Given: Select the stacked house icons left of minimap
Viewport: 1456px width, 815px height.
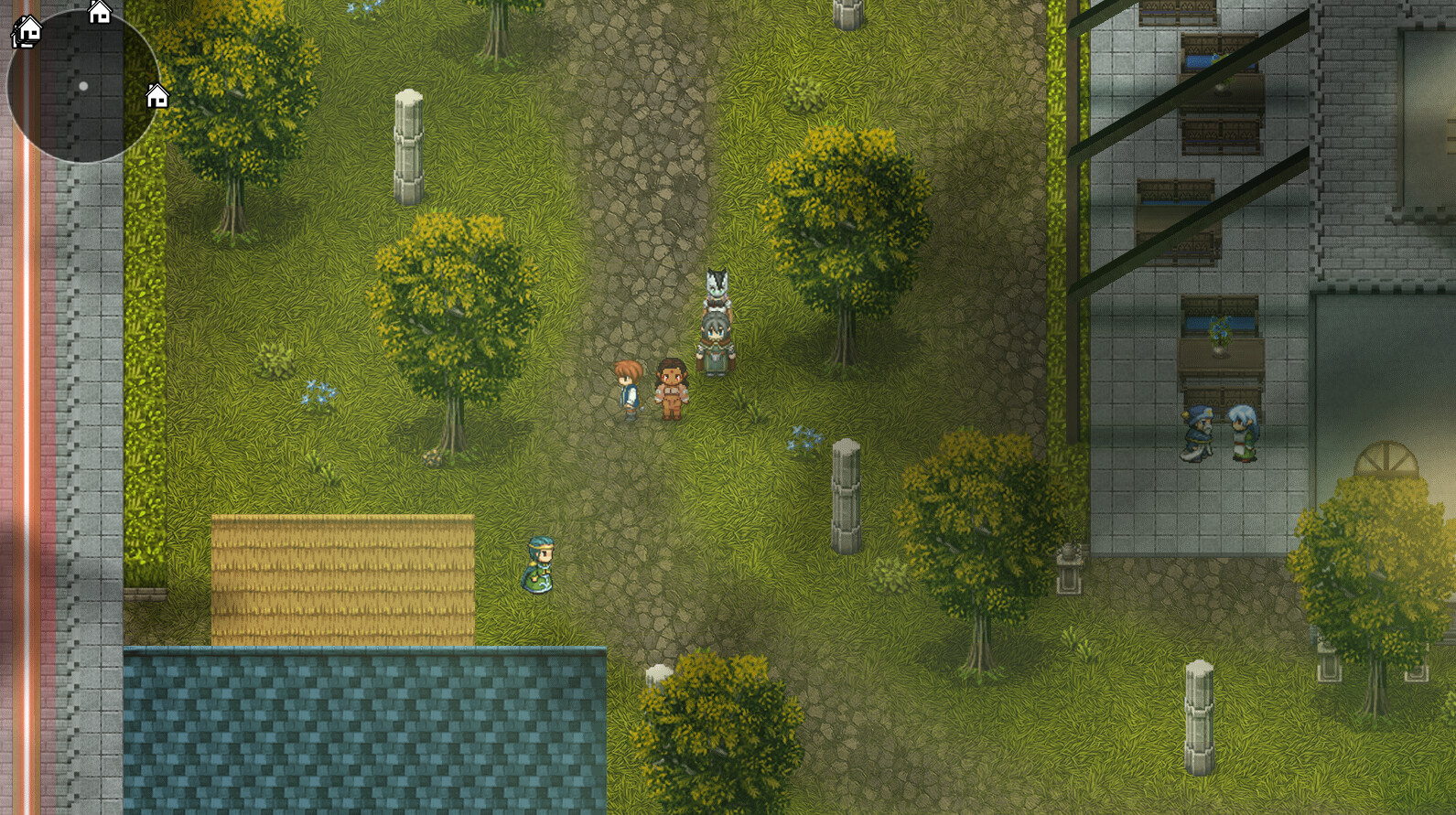Looking at the screenshot, I should (26, 33).
